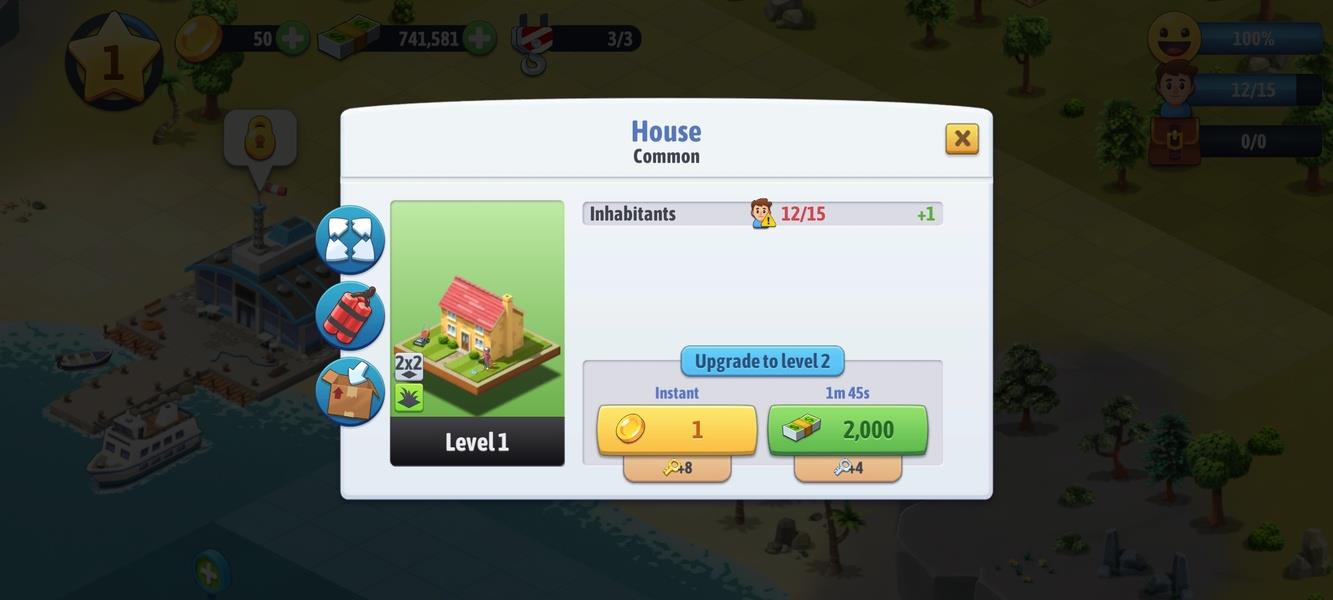Select the move building arrows icon
This screenshot has width=1333, height=600.
coord(350,240)
